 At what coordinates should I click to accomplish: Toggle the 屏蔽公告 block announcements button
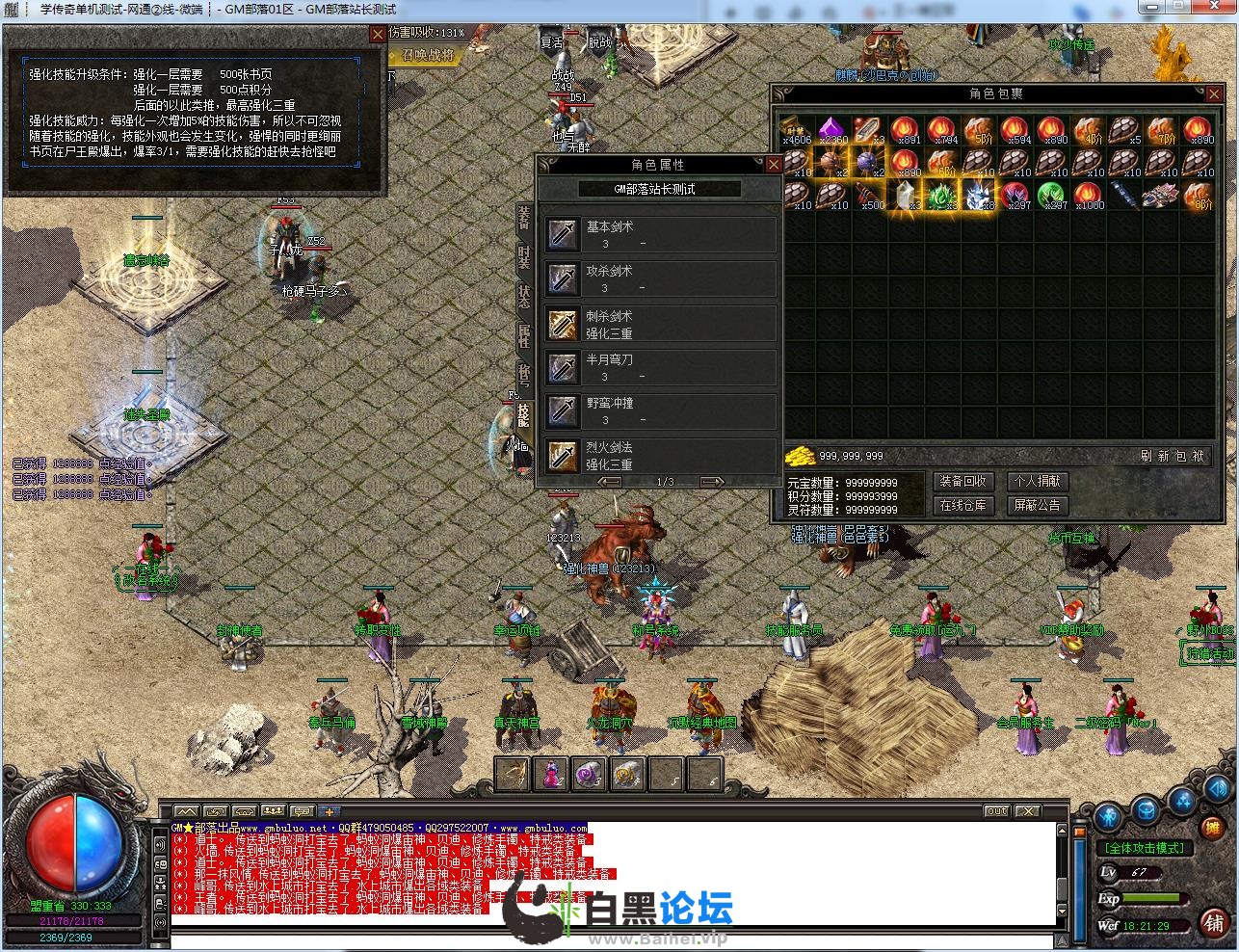[x=1037, y=504]
